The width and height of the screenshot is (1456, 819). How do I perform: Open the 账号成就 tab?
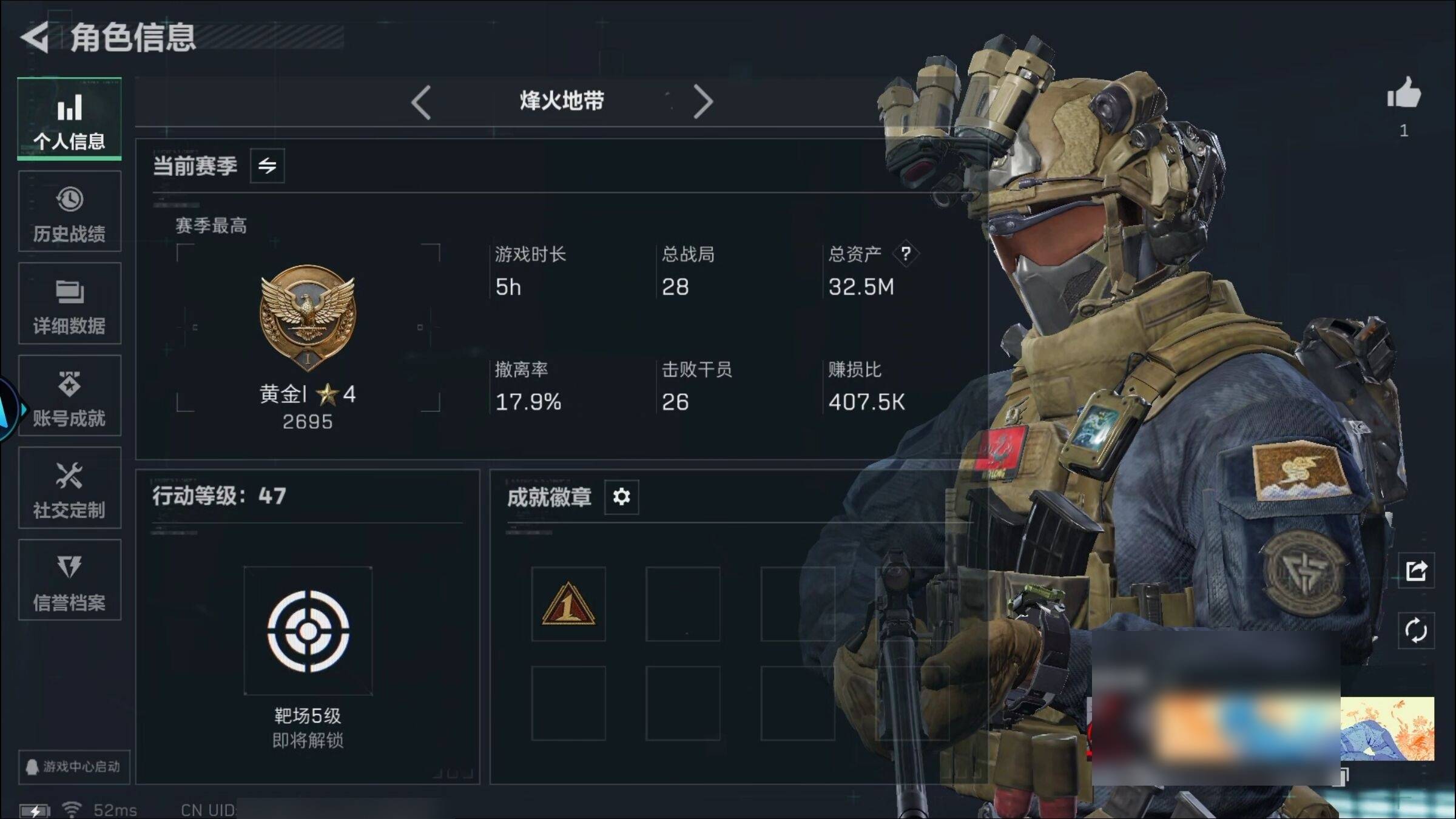(69, 396)
